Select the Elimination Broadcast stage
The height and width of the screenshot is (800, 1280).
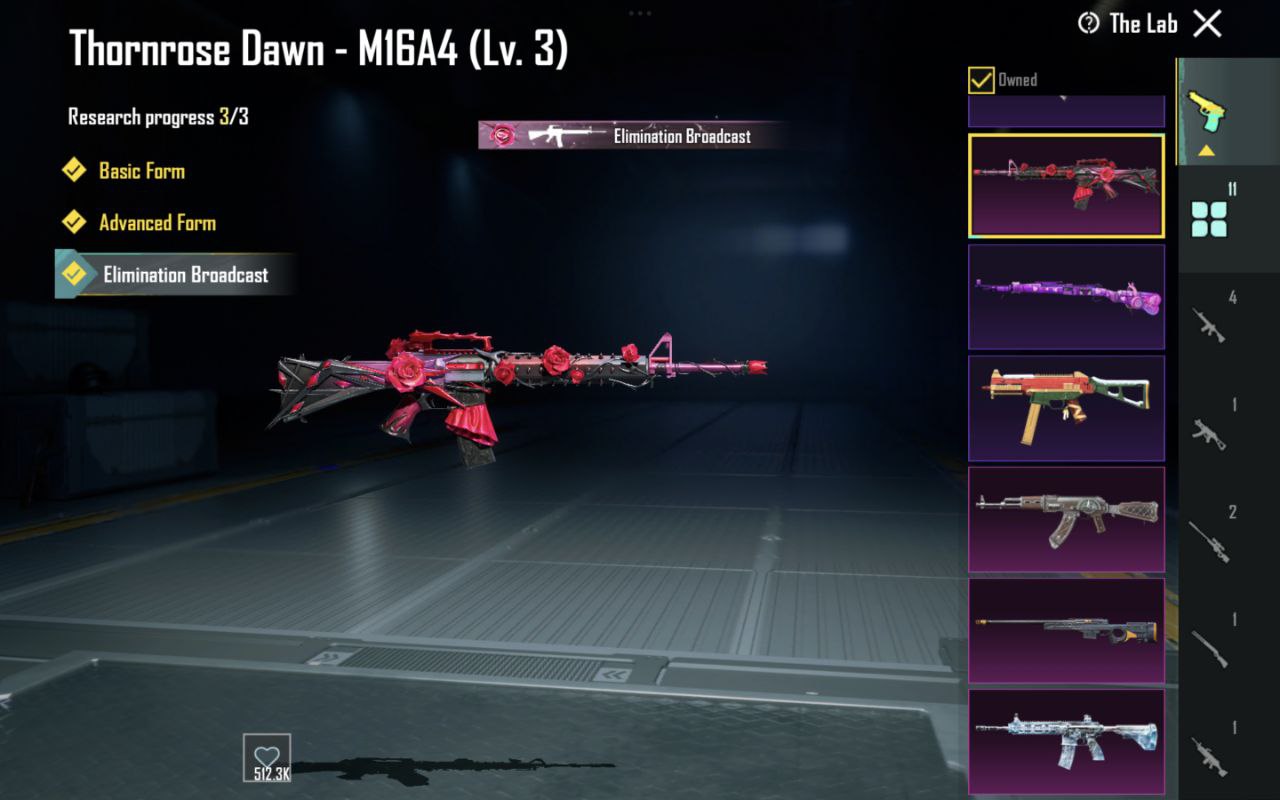[x=185, y=274]
